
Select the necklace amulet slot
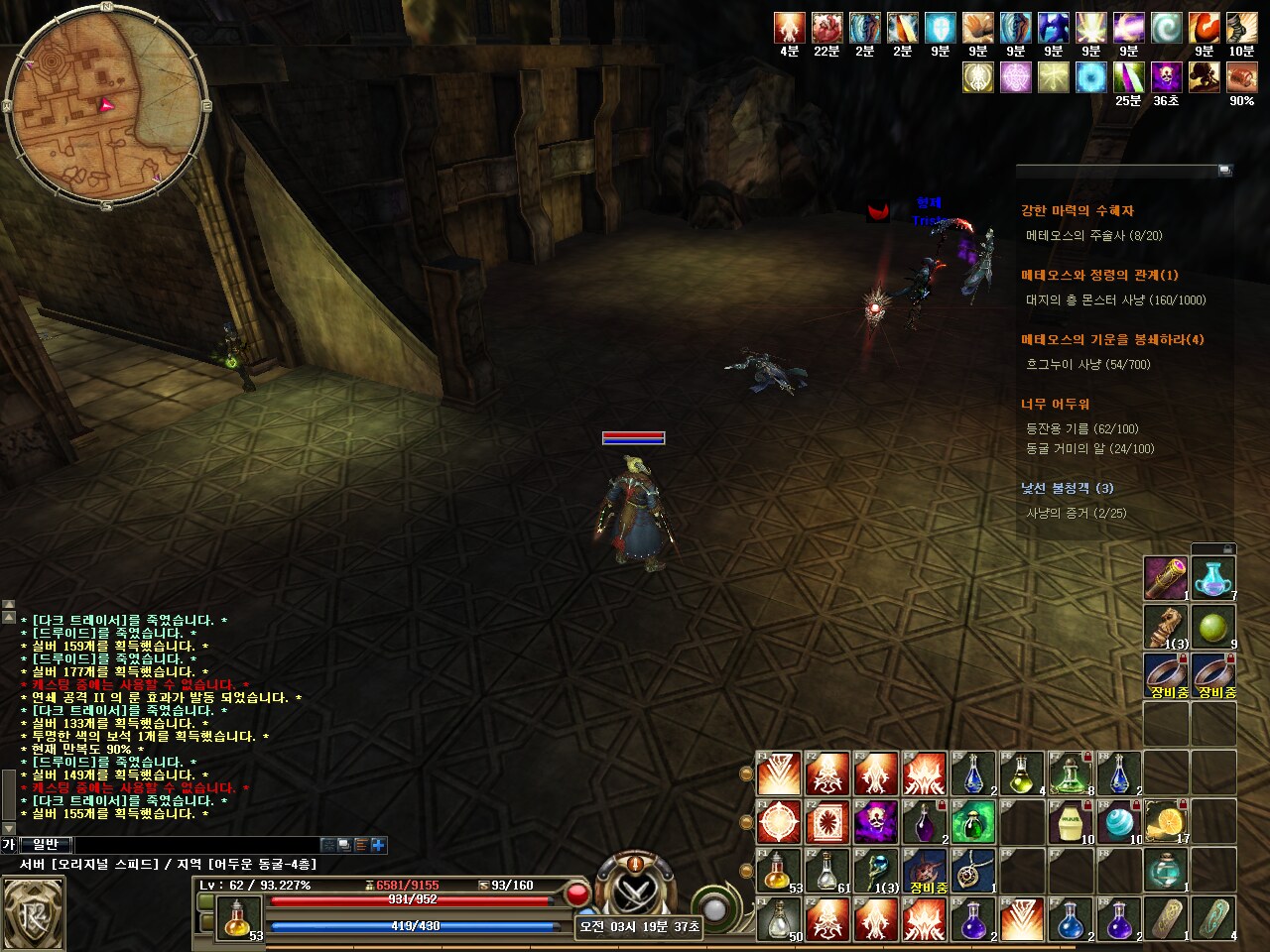coord(972,871)
